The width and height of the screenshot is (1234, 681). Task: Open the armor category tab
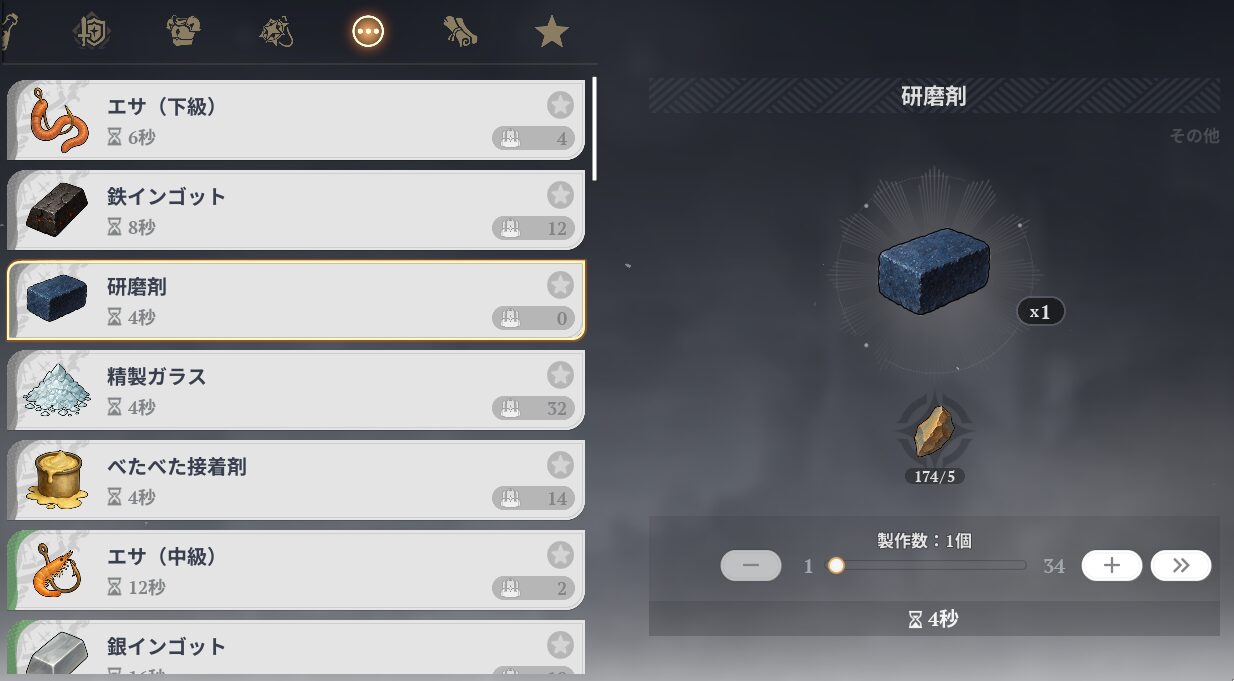pos(184,32)
